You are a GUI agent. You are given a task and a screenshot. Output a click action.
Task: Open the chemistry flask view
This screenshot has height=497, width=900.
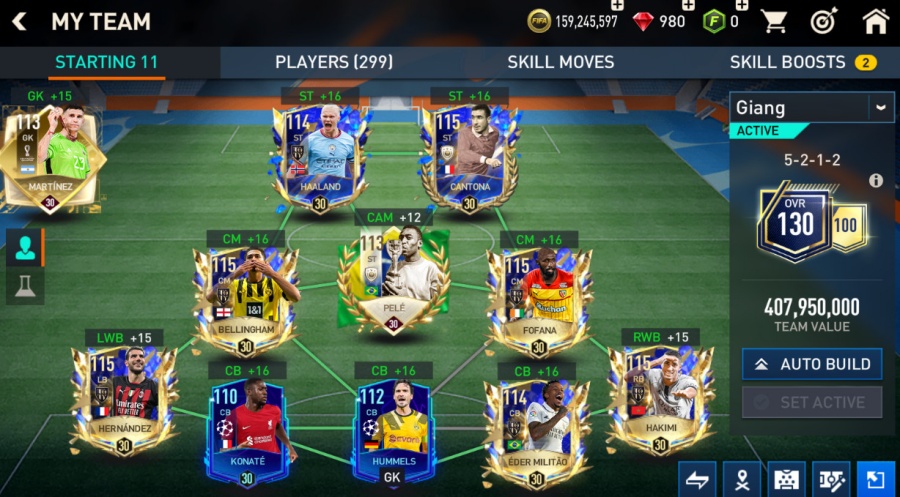pyautogui.click(x=25, y=287)
